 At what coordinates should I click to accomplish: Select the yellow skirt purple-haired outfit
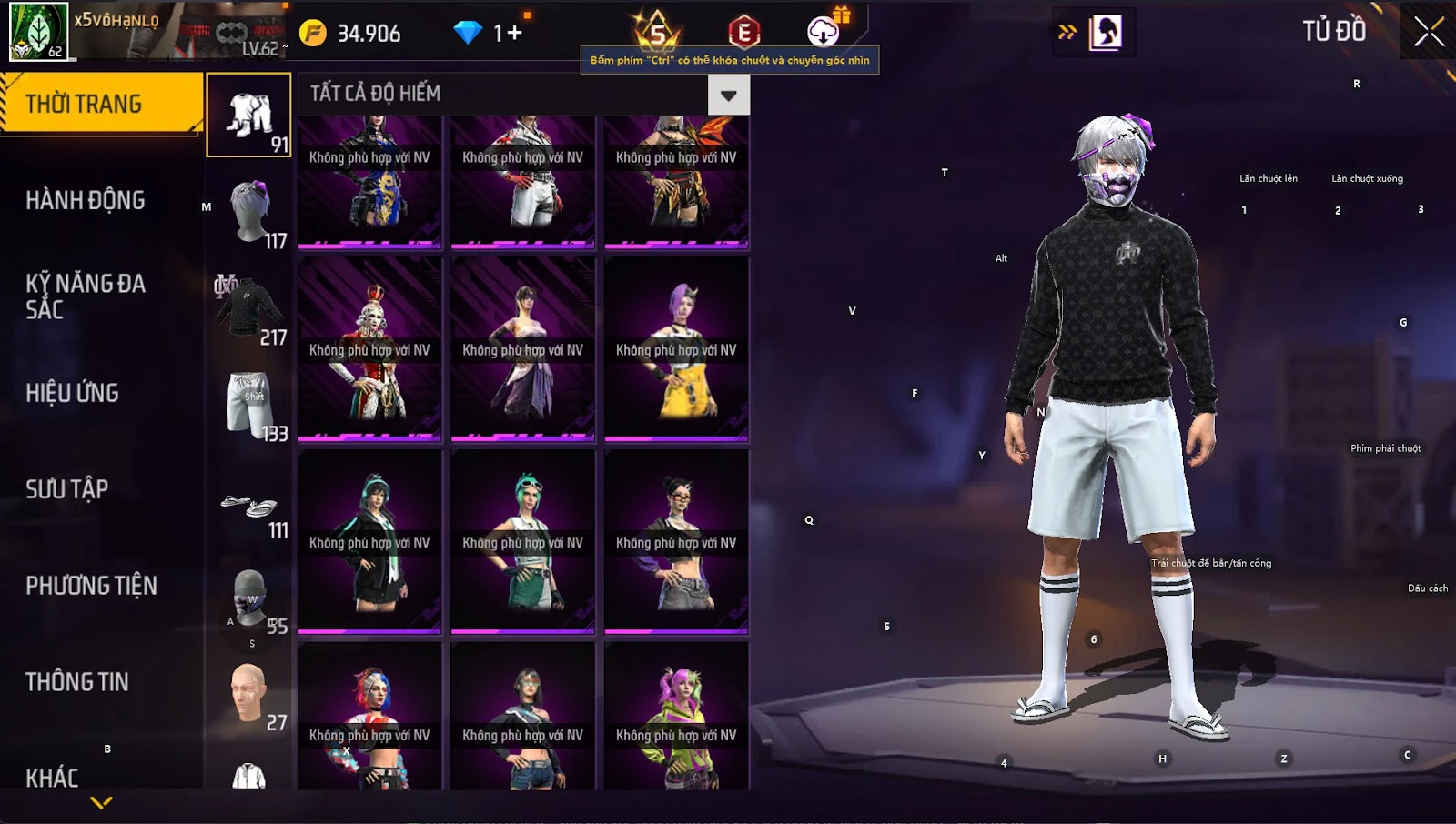[676, 350]
